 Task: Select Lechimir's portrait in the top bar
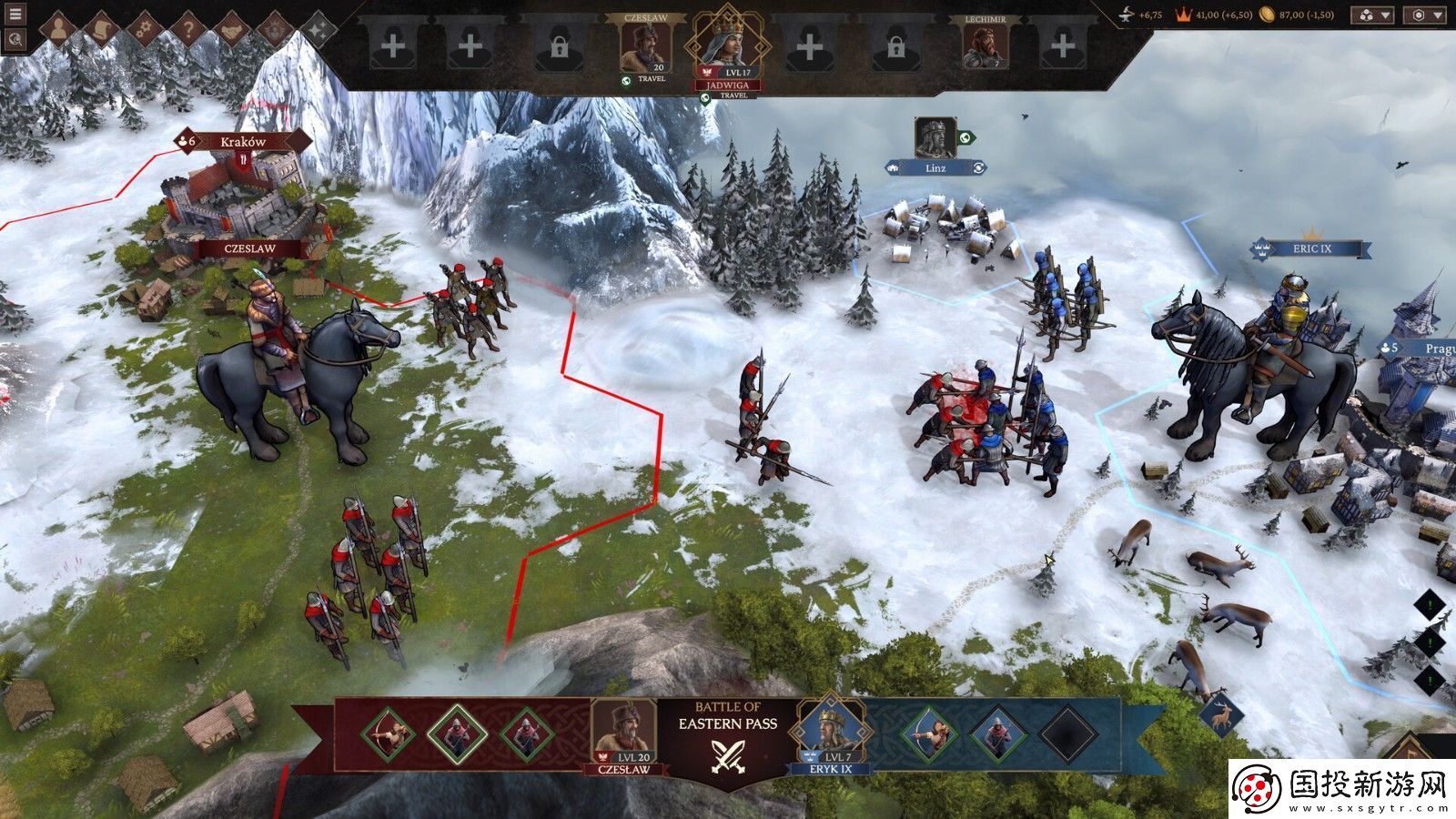(x=985, y=45)
